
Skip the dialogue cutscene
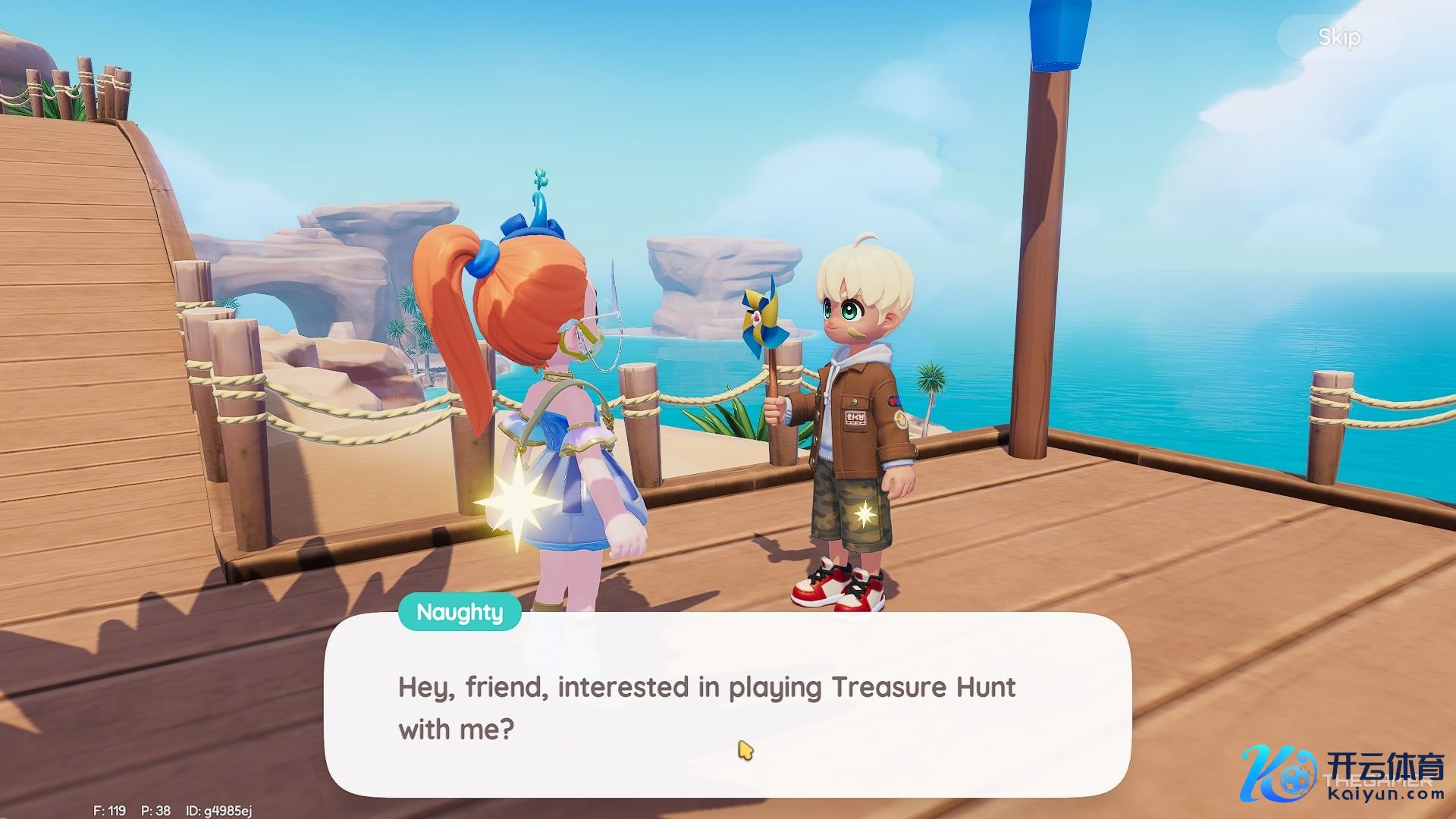click(1338, 37)
